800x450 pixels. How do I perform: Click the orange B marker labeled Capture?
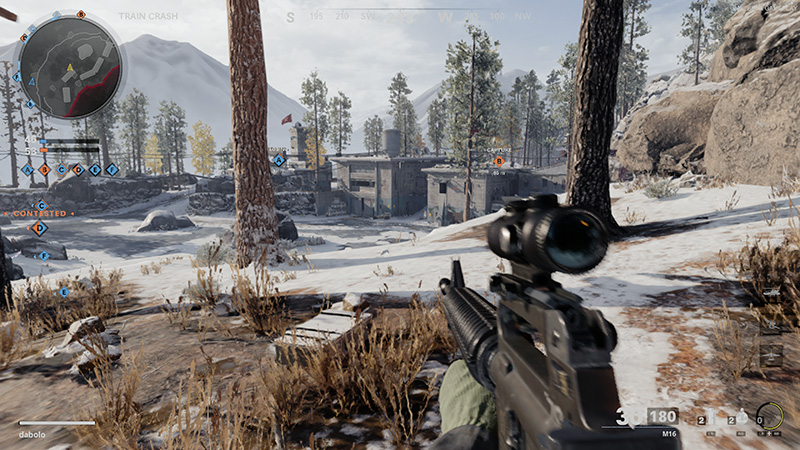tap(499, 161)
